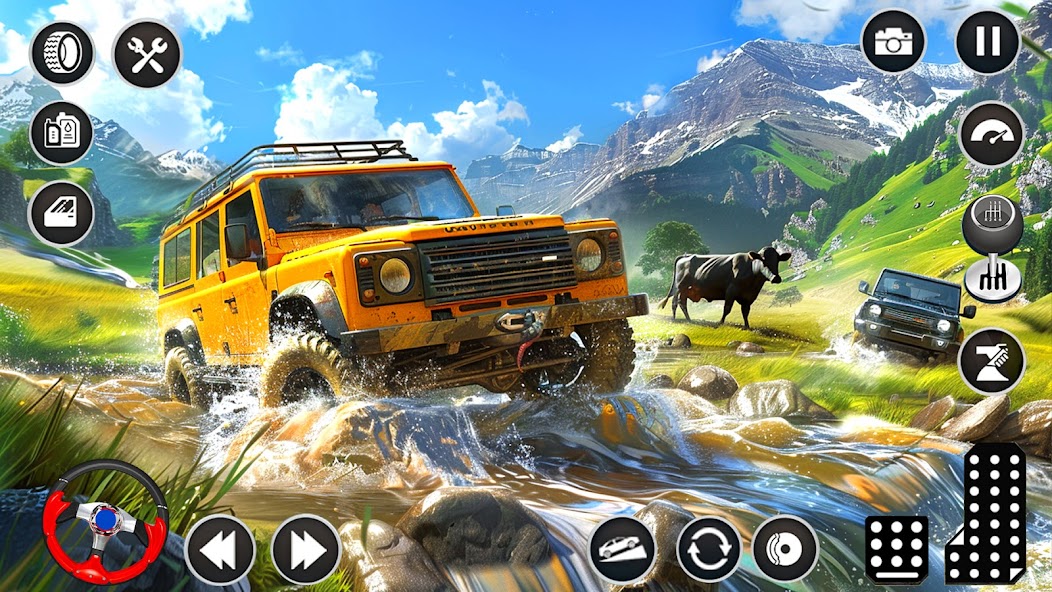Viewport: 1052px width, 592px height.
Task: Open the wrench and screwdriver repair menu
Action: point(147,53)
